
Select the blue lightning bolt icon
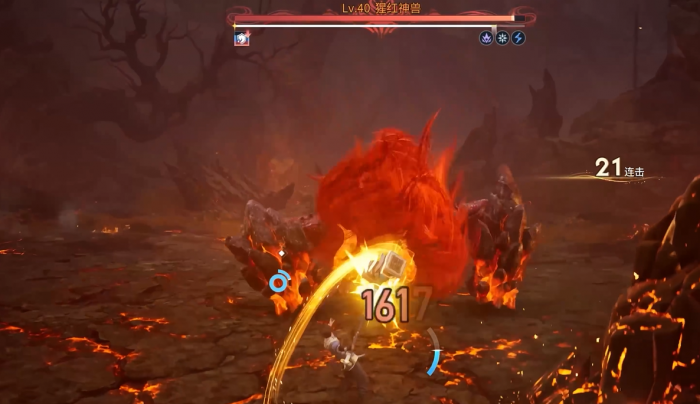518,39
